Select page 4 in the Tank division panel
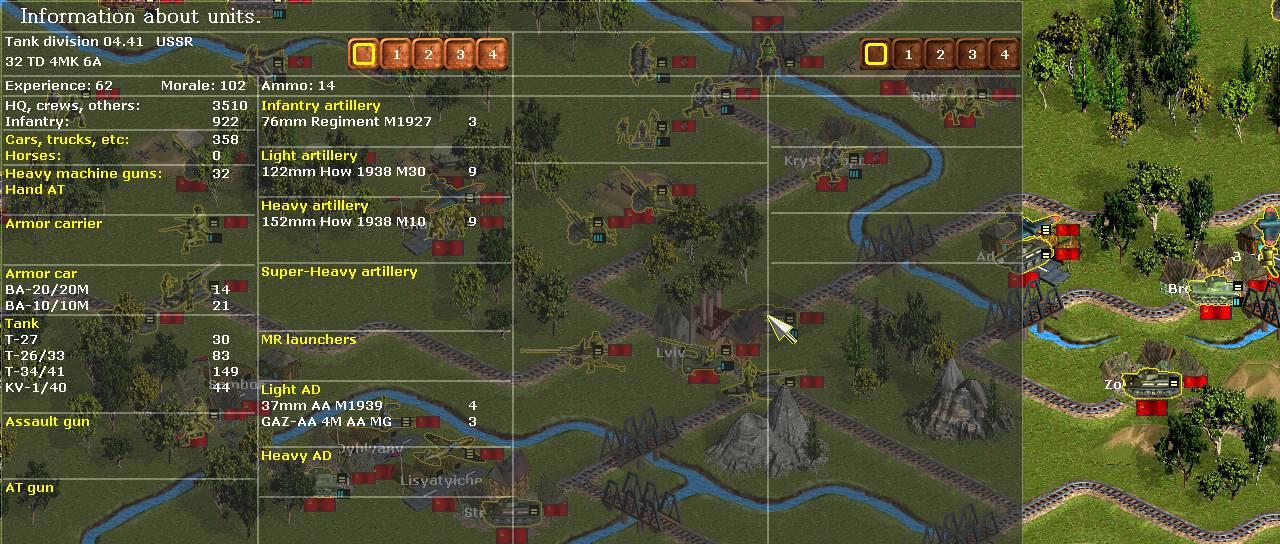Screen dimensions: 1280x544 (x=492, y=54)
